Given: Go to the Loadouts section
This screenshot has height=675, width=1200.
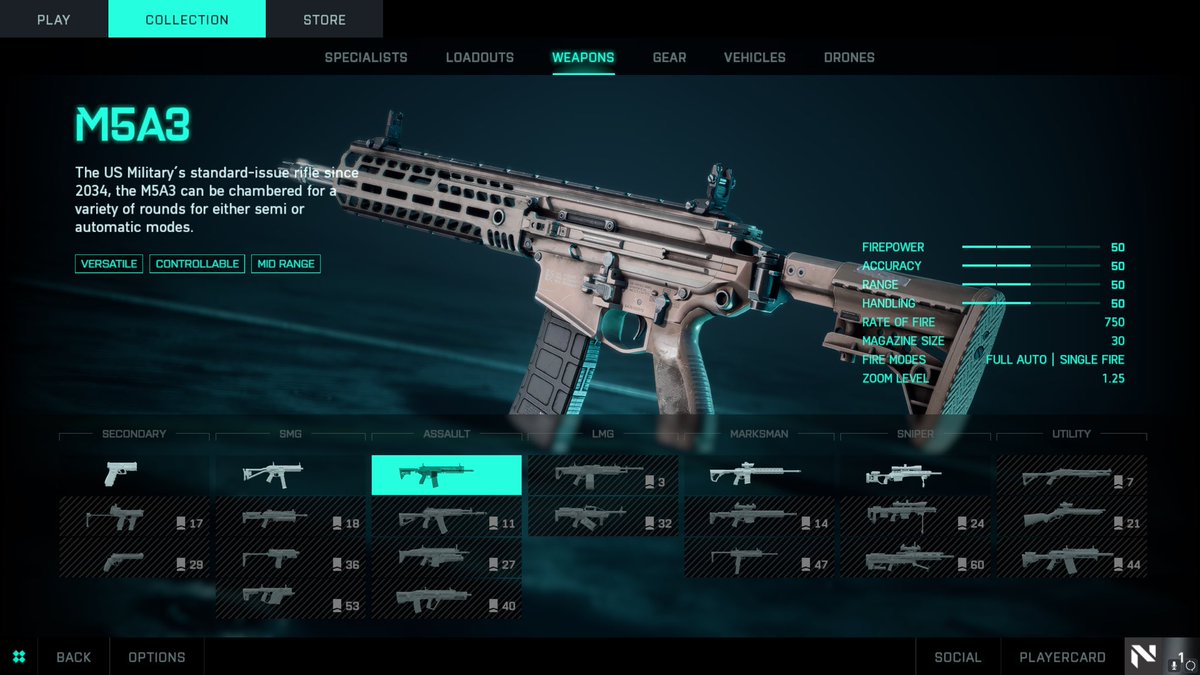Looking at the screenshot, I should tap(479, 57).
